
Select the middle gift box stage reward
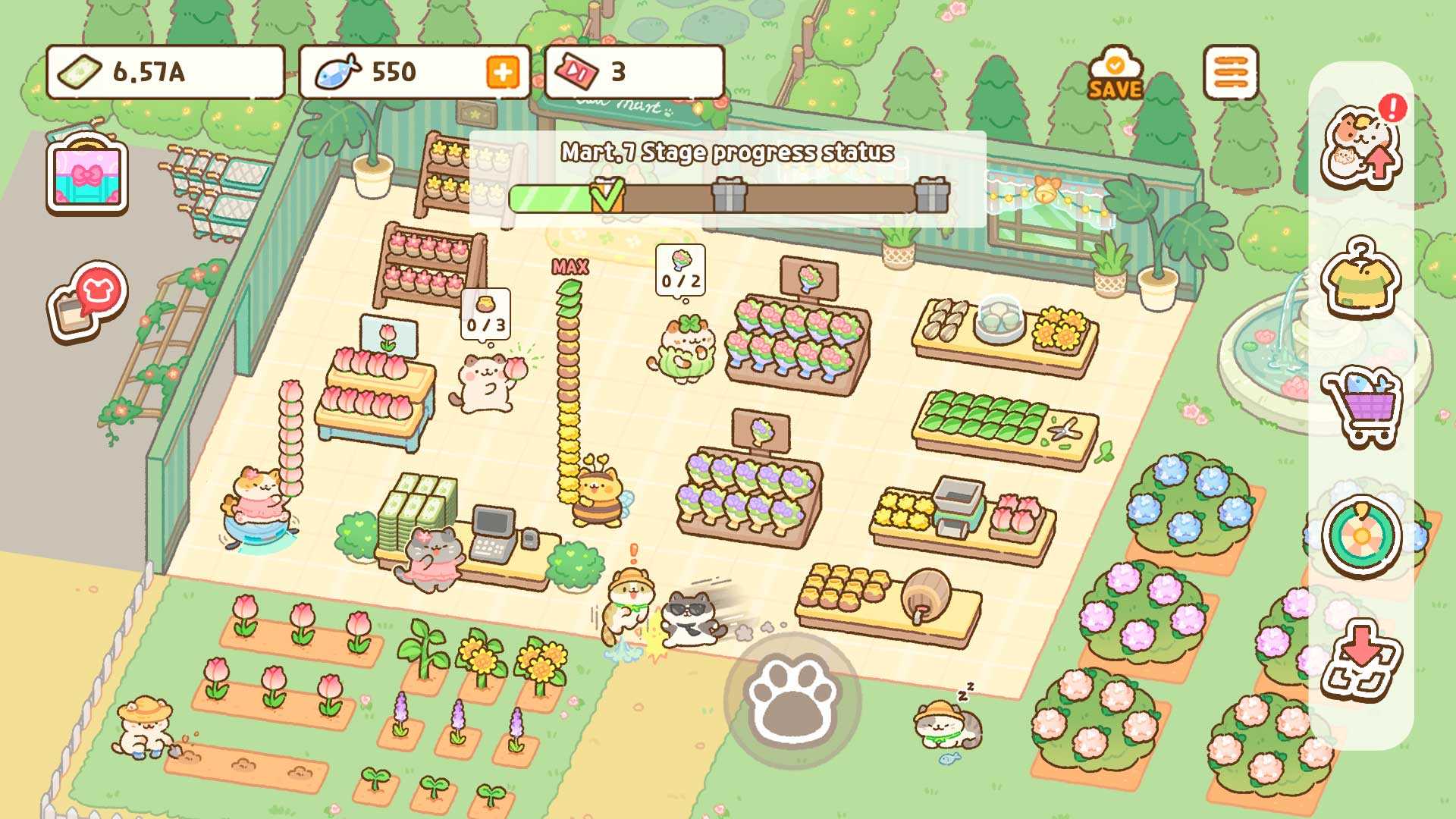729,196
